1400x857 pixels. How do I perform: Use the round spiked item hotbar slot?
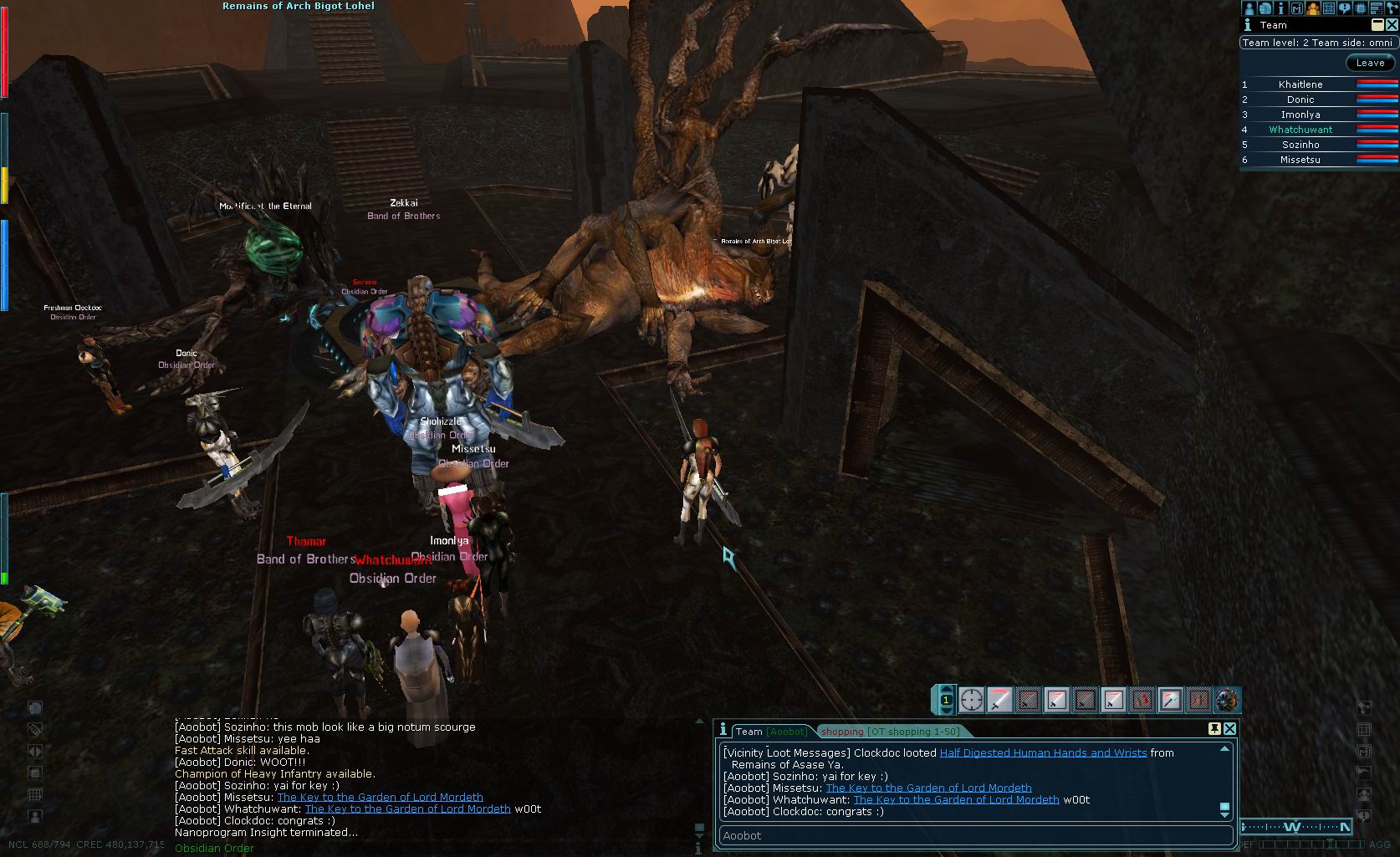(1227, 699)
